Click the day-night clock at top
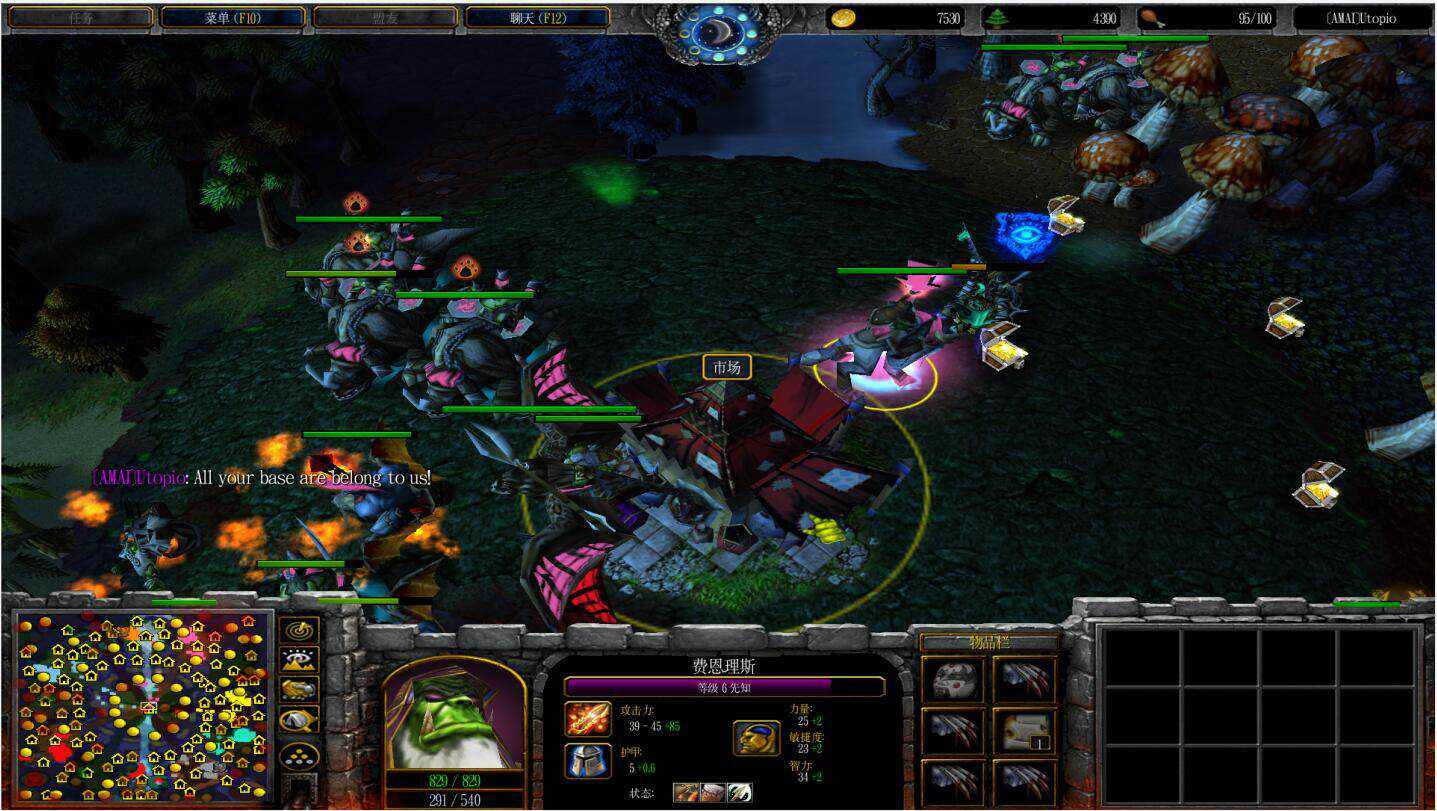Viewport: 1437px width, 811px height. point(717,33)
